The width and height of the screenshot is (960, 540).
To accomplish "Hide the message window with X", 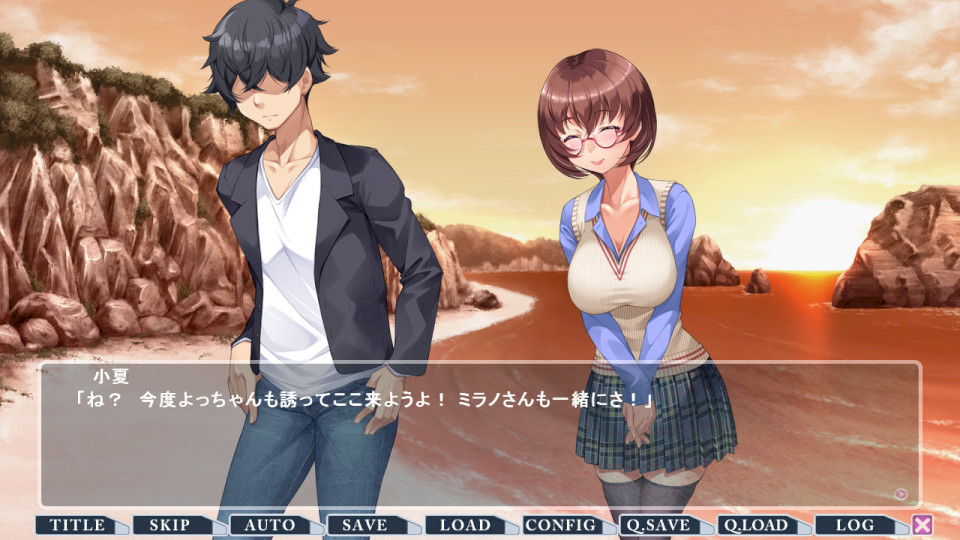I will coord(922,525).
